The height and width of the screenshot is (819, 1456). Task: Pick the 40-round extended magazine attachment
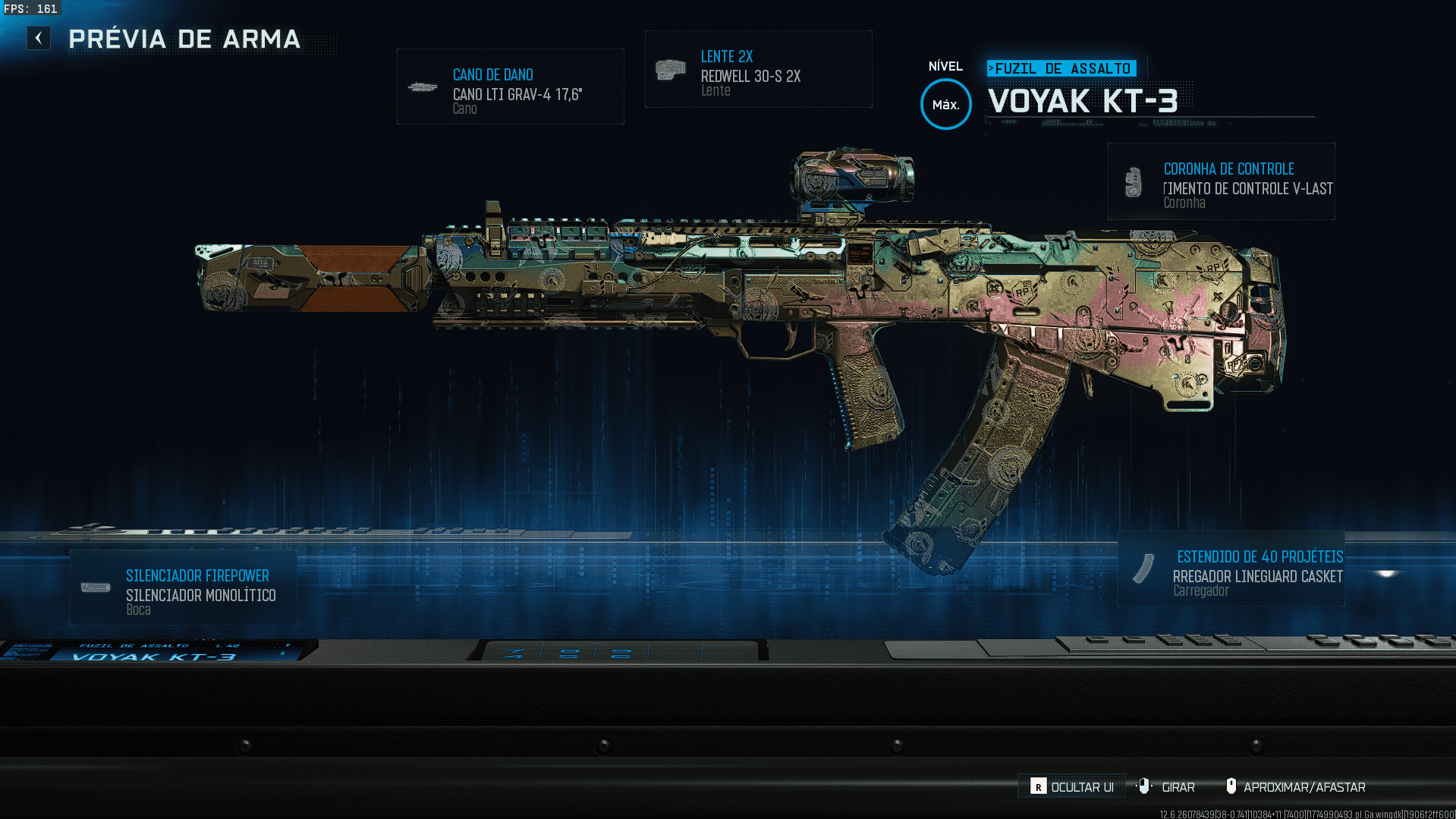(x=1231, y=569)
